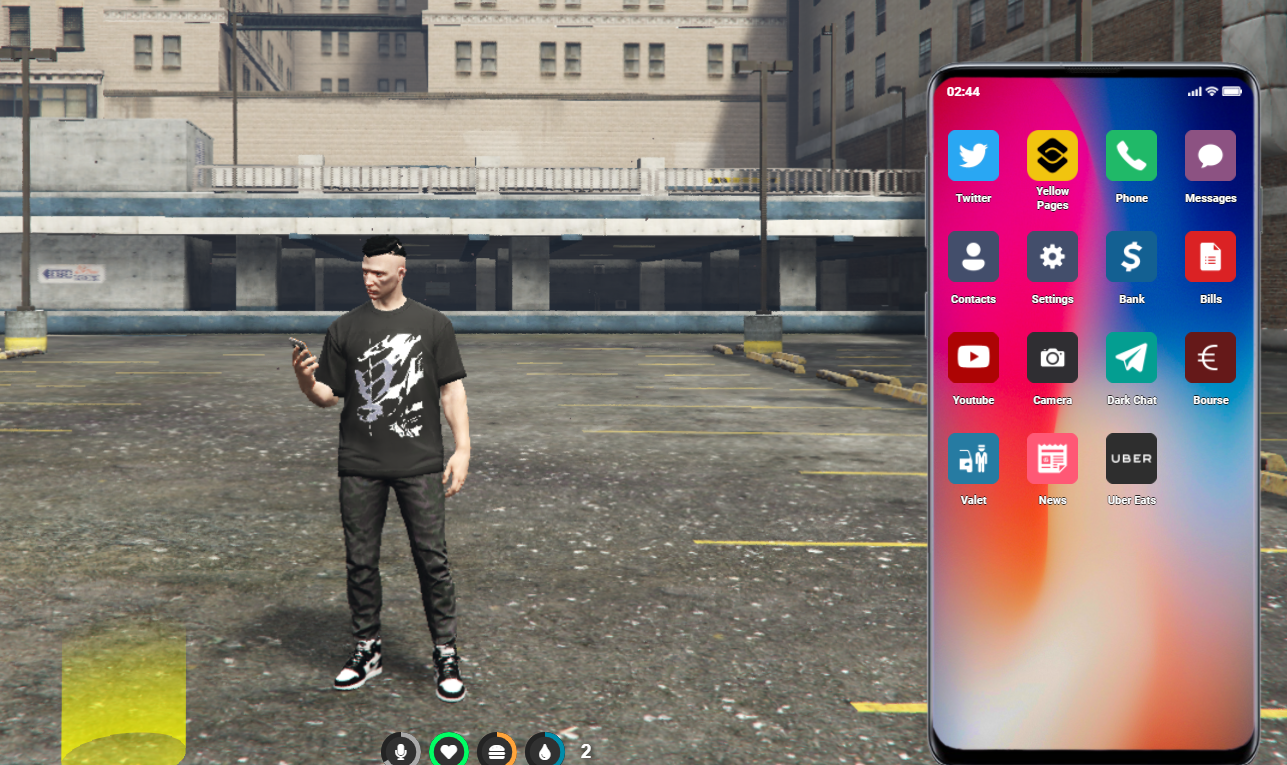Open the Messages app
Screen dimensions: 1287x765
(x=1210, y=156)
